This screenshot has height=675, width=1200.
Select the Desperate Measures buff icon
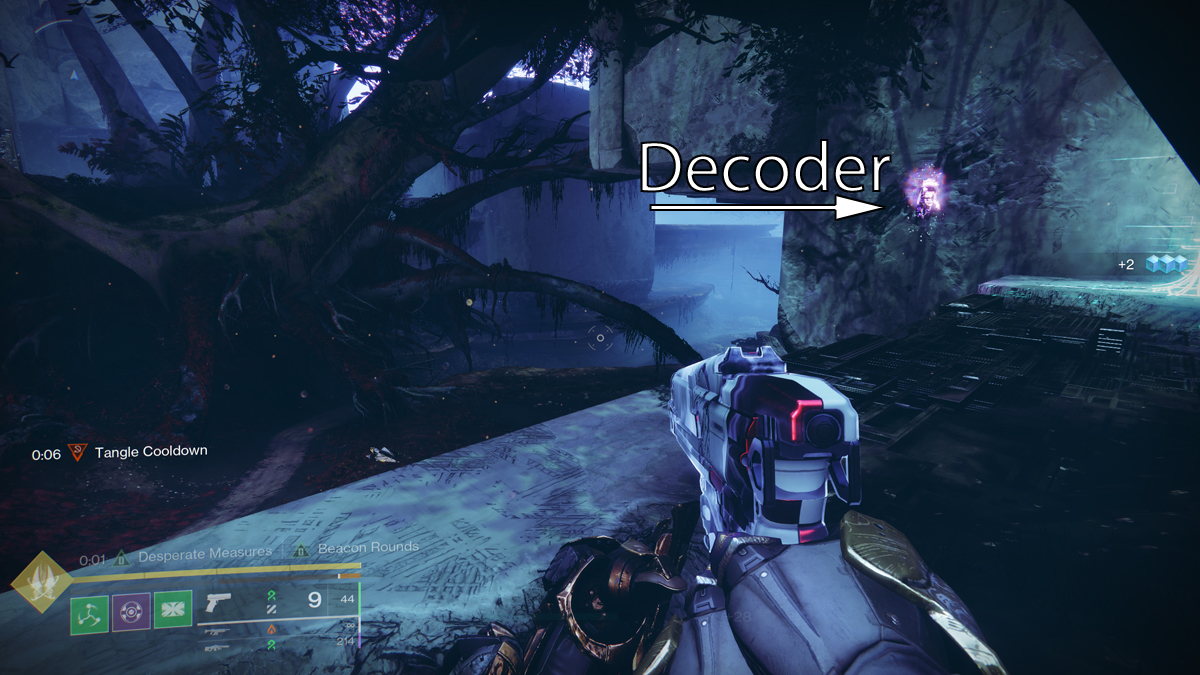coord(121,551)
